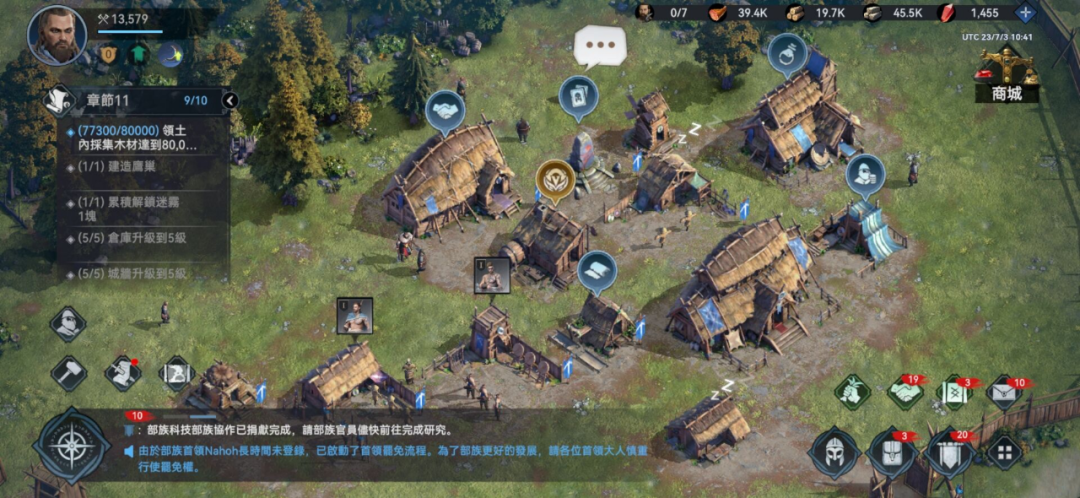Screen dimensions: 1080x498
Task: Open the backpack inventory button
Action: 891,454
